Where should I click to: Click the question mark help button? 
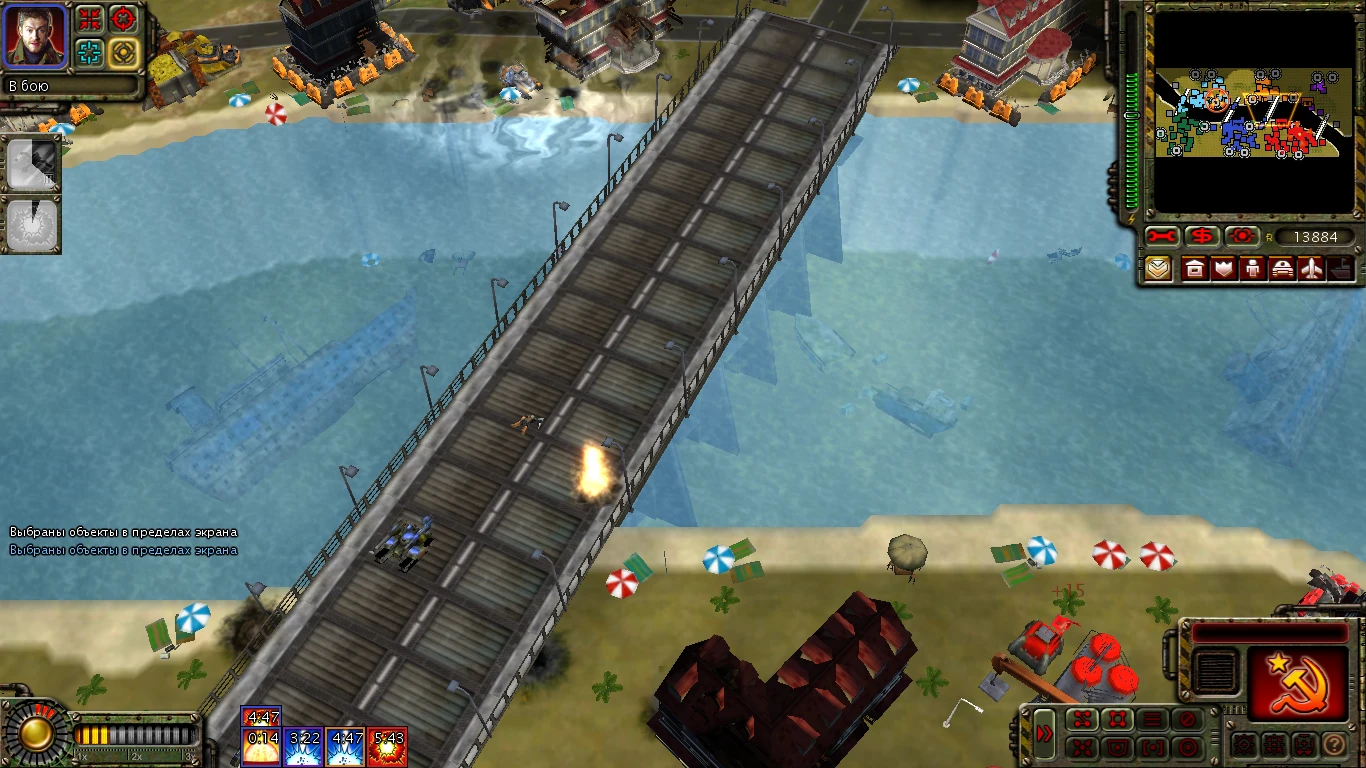tap(1333, 746)
